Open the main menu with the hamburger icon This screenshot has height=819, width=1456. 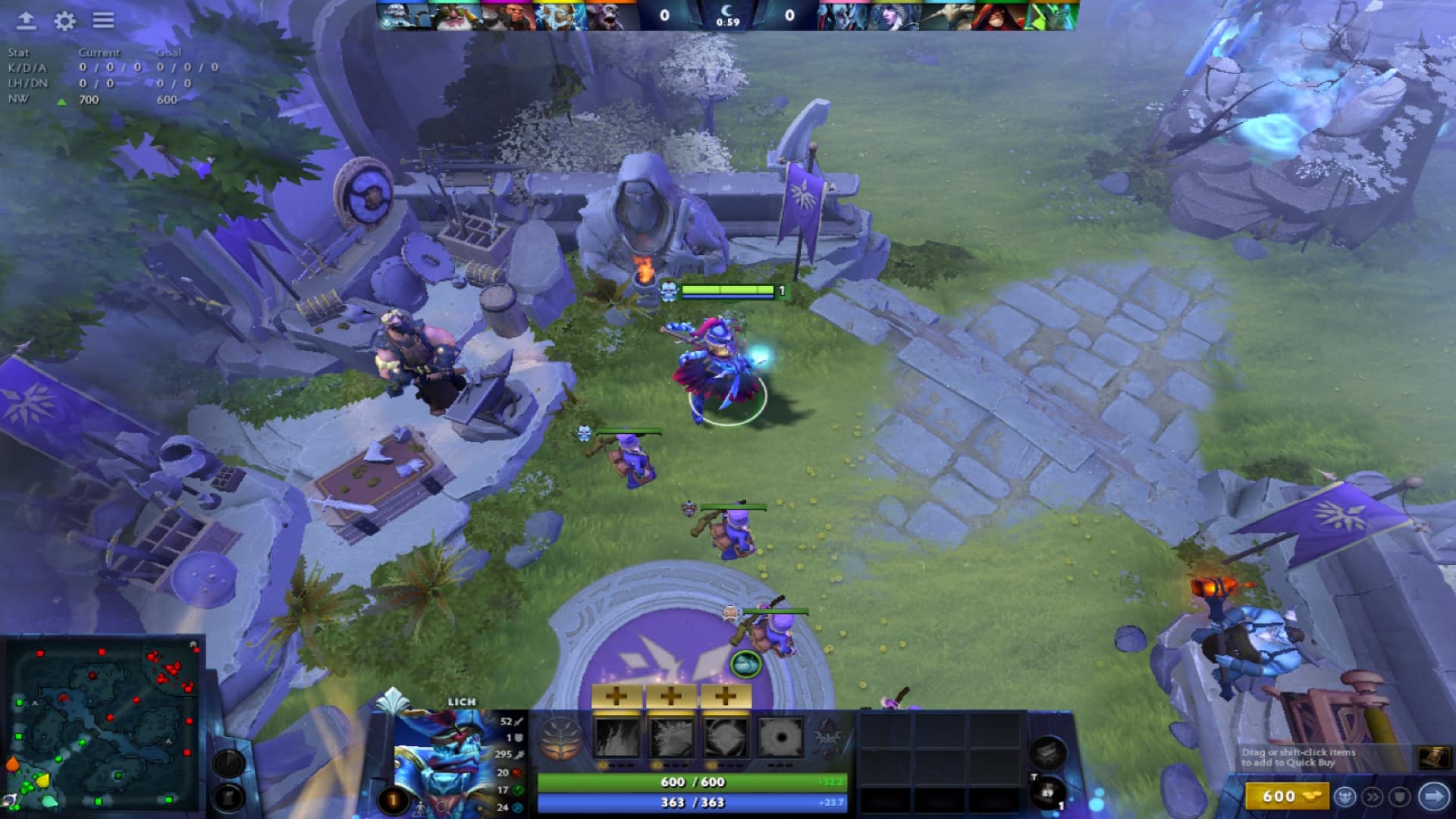105,22
